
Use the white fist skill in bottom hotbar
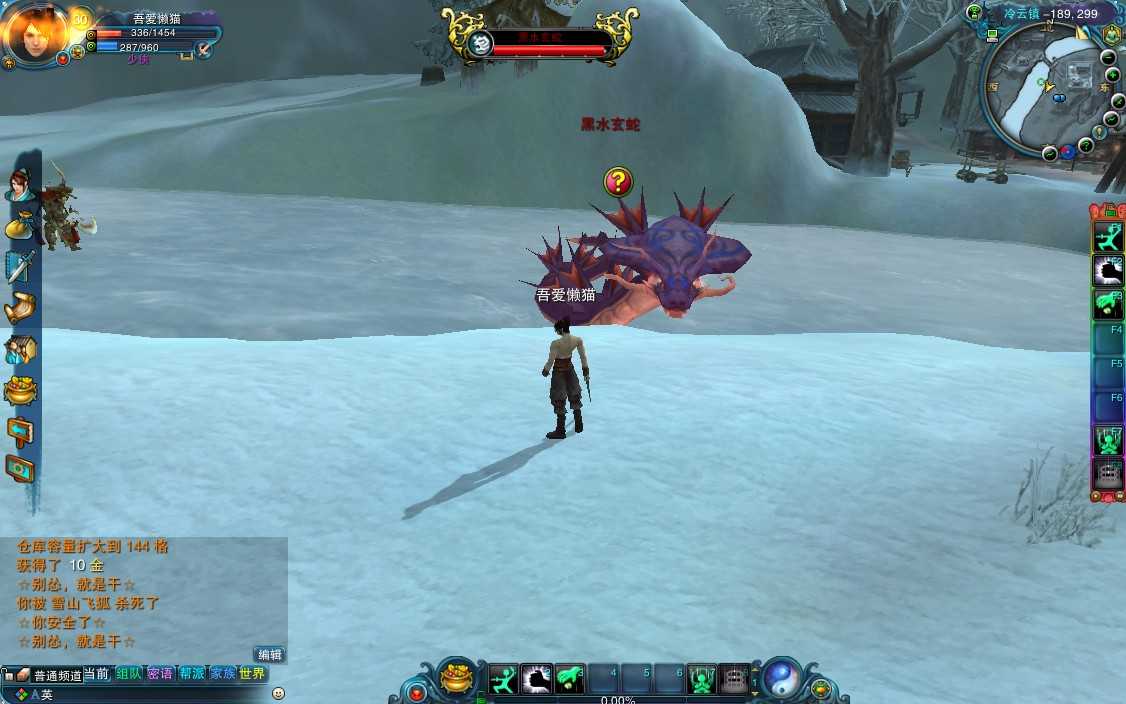tap(537, 679)
